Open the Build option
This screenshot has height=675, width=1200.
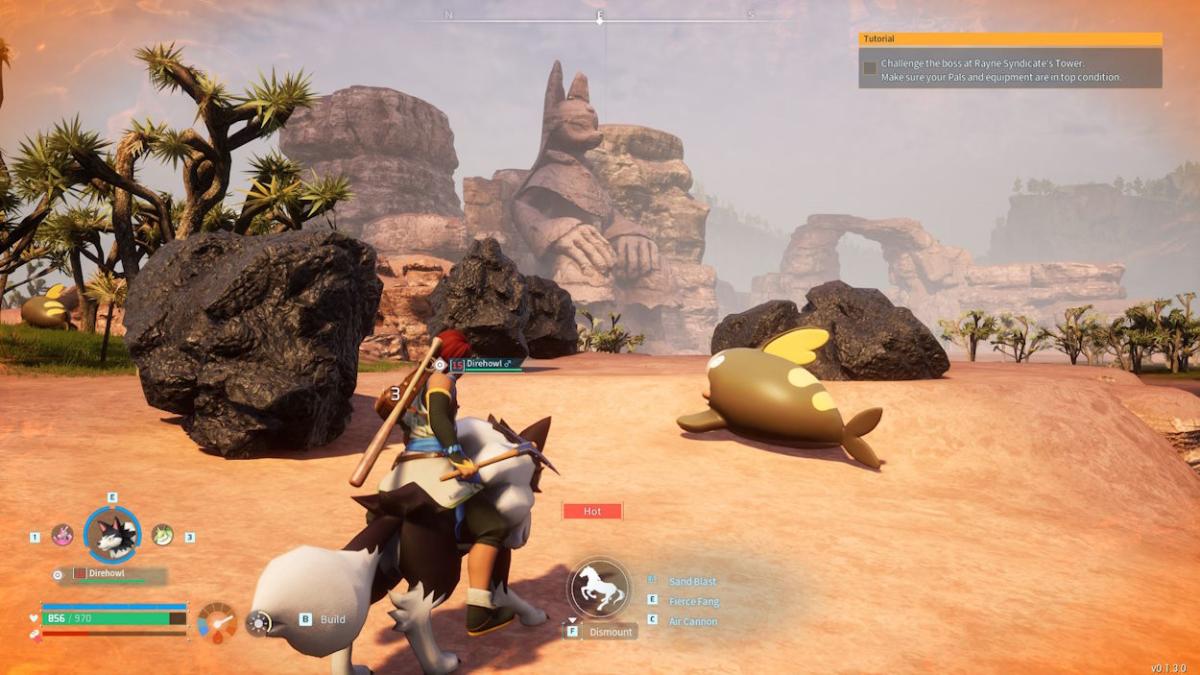[332, 620]
